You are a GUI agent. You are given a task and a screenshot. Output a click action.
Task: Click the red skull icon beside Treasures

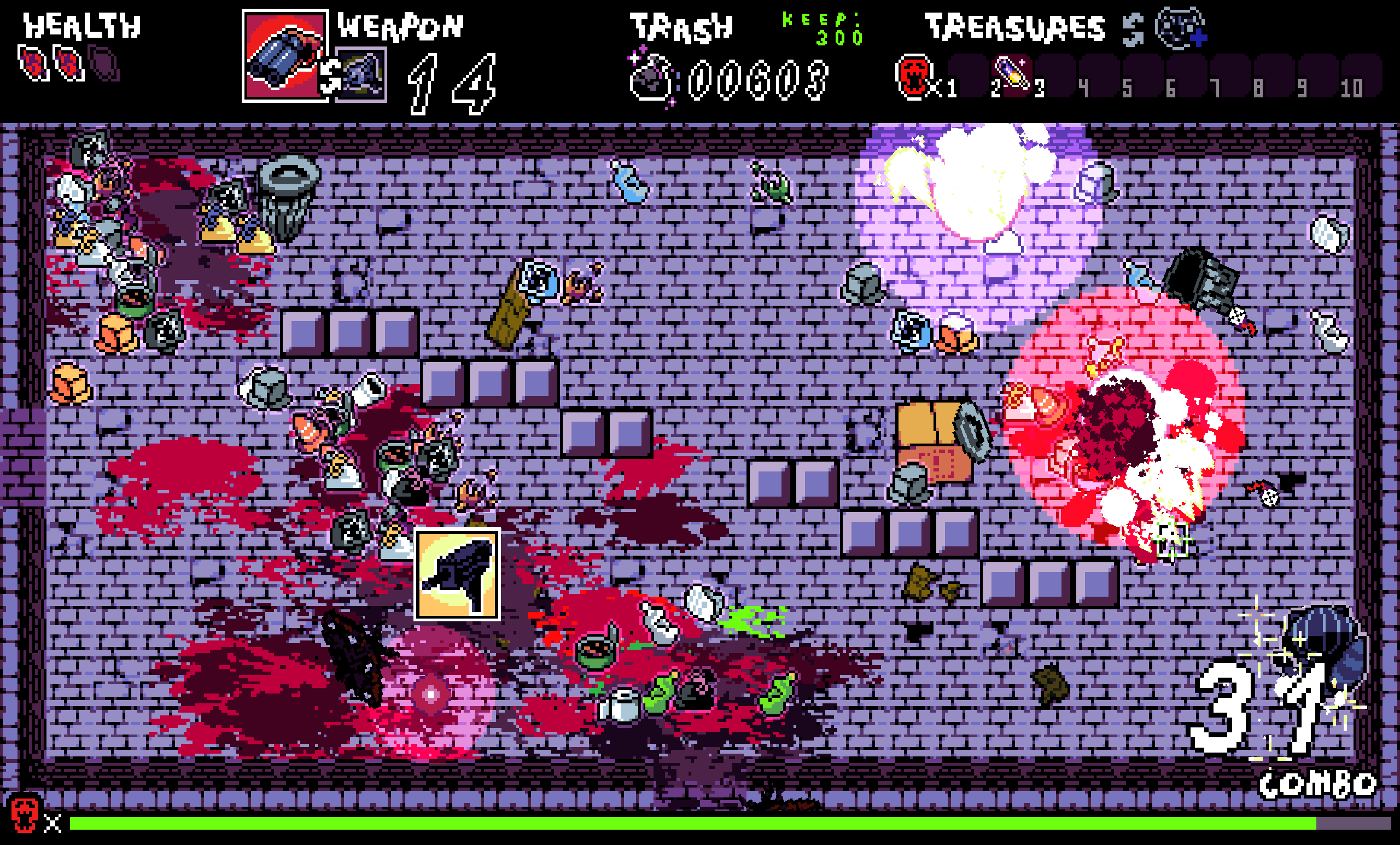click(x=913, y=77)
